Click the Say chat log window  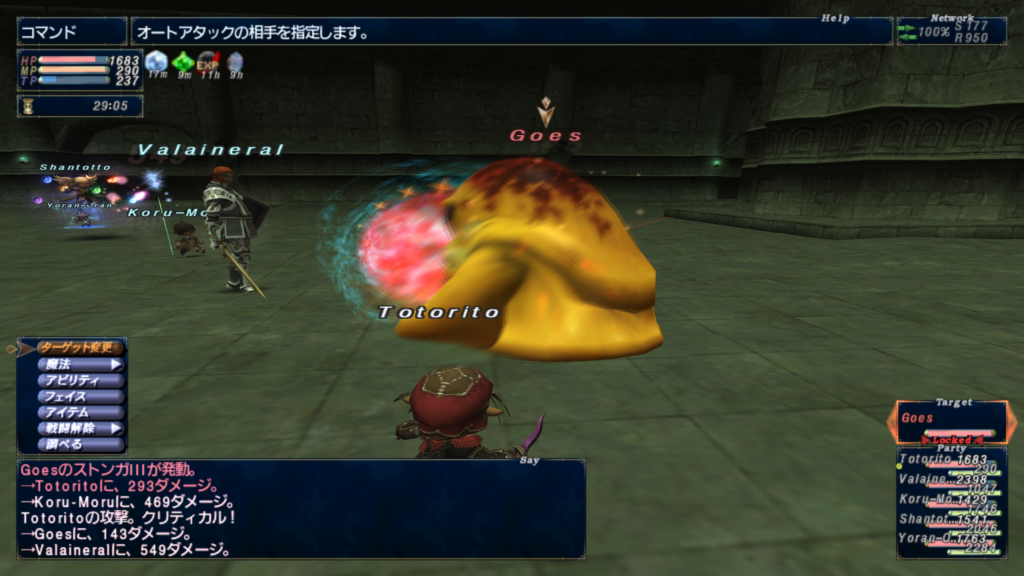[x=300, y=508]
